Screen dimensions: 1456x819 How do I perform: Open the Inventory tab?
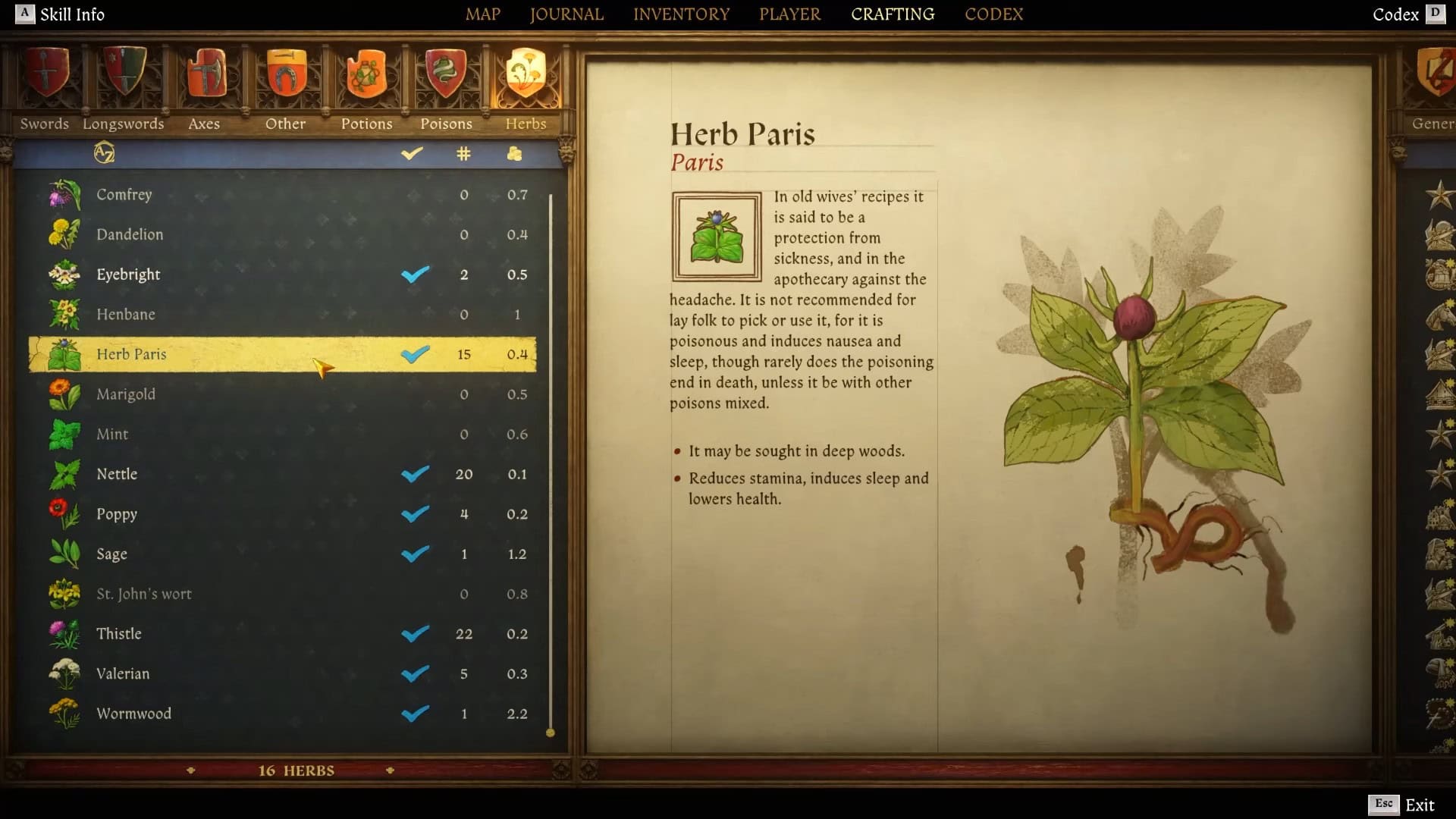coord(681,14)
